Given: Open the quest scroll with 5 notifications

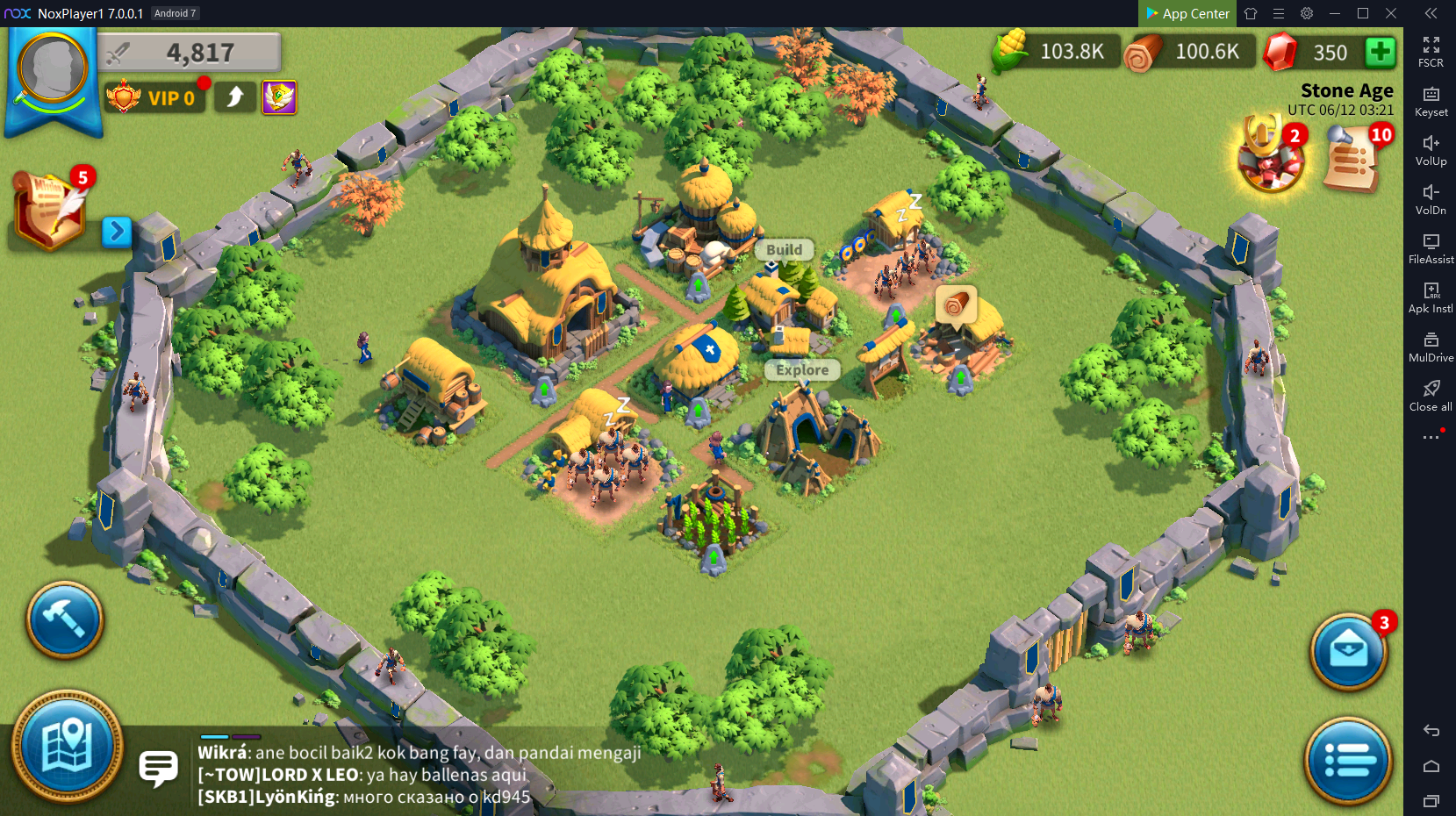Looking at the screenshot, I should coord(52,209).
